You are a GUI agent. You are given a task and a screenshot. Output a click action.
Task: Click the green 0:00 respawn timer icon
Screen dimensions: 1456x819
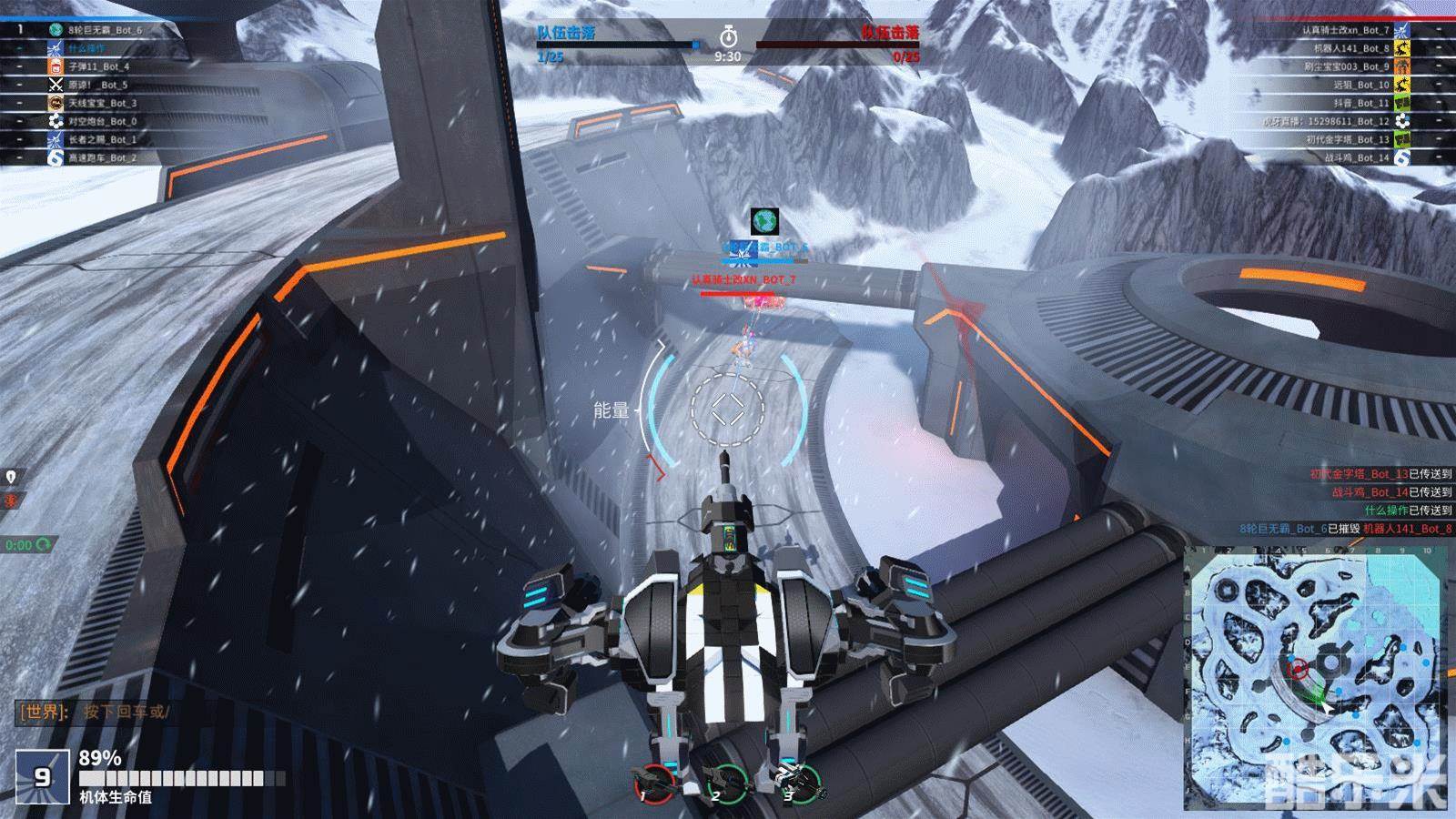pos(27,545)
